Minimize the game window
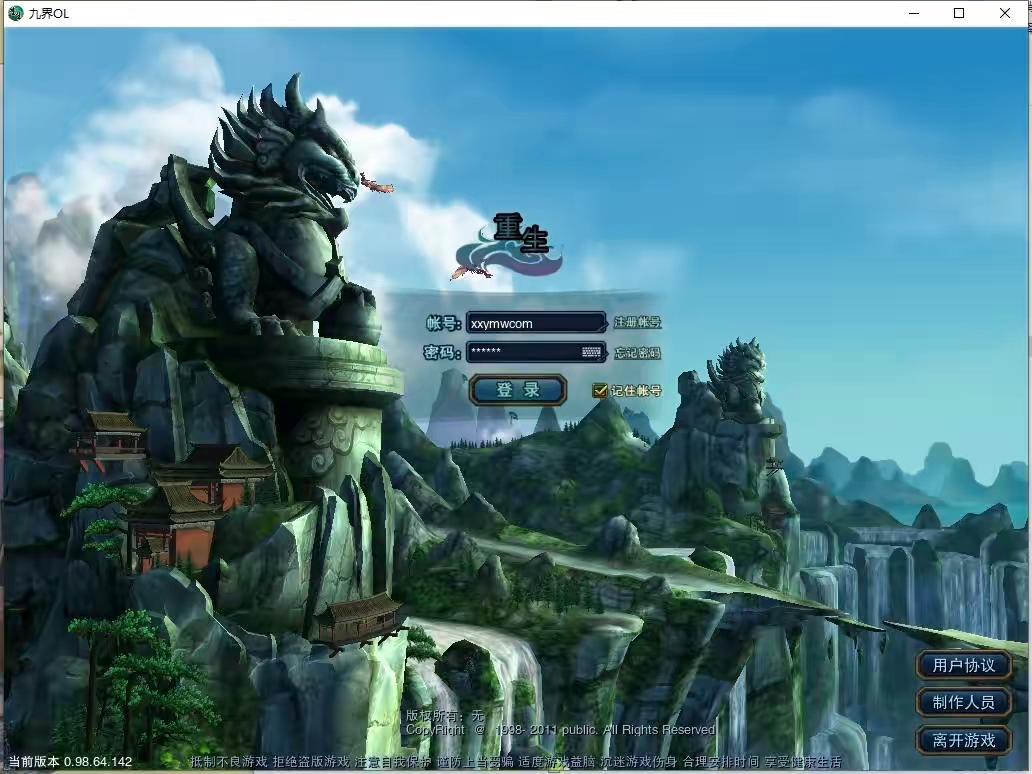 pos(913,13)
